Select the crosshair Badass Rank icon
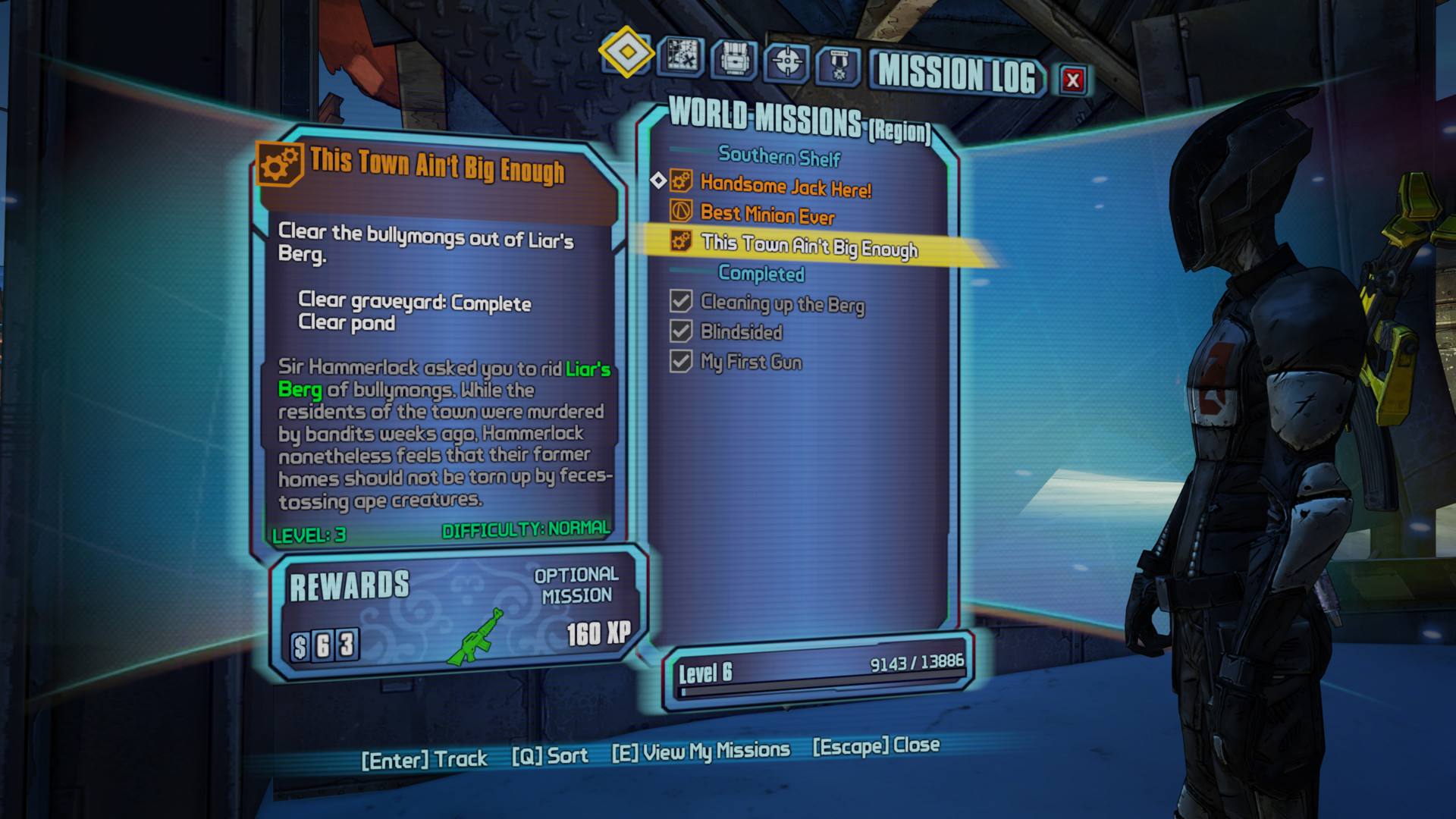1456x819 pixels. point(789,61)
